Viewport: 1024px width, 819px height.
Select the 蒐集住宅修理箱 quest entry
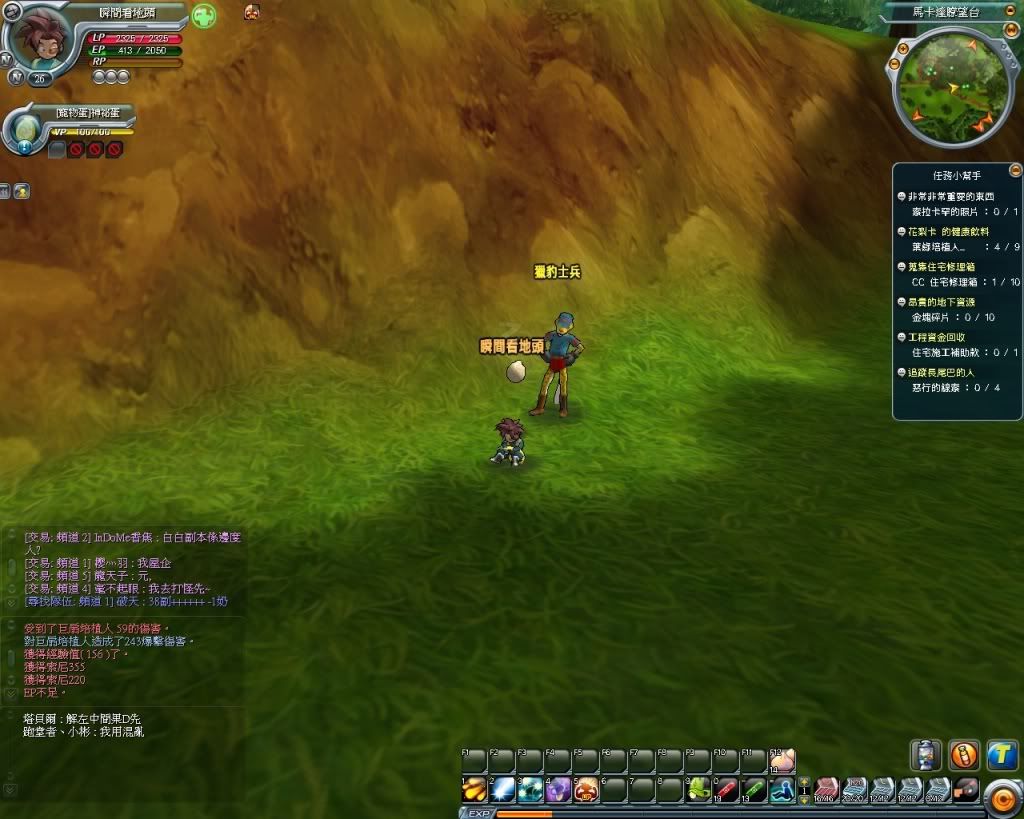940,266
